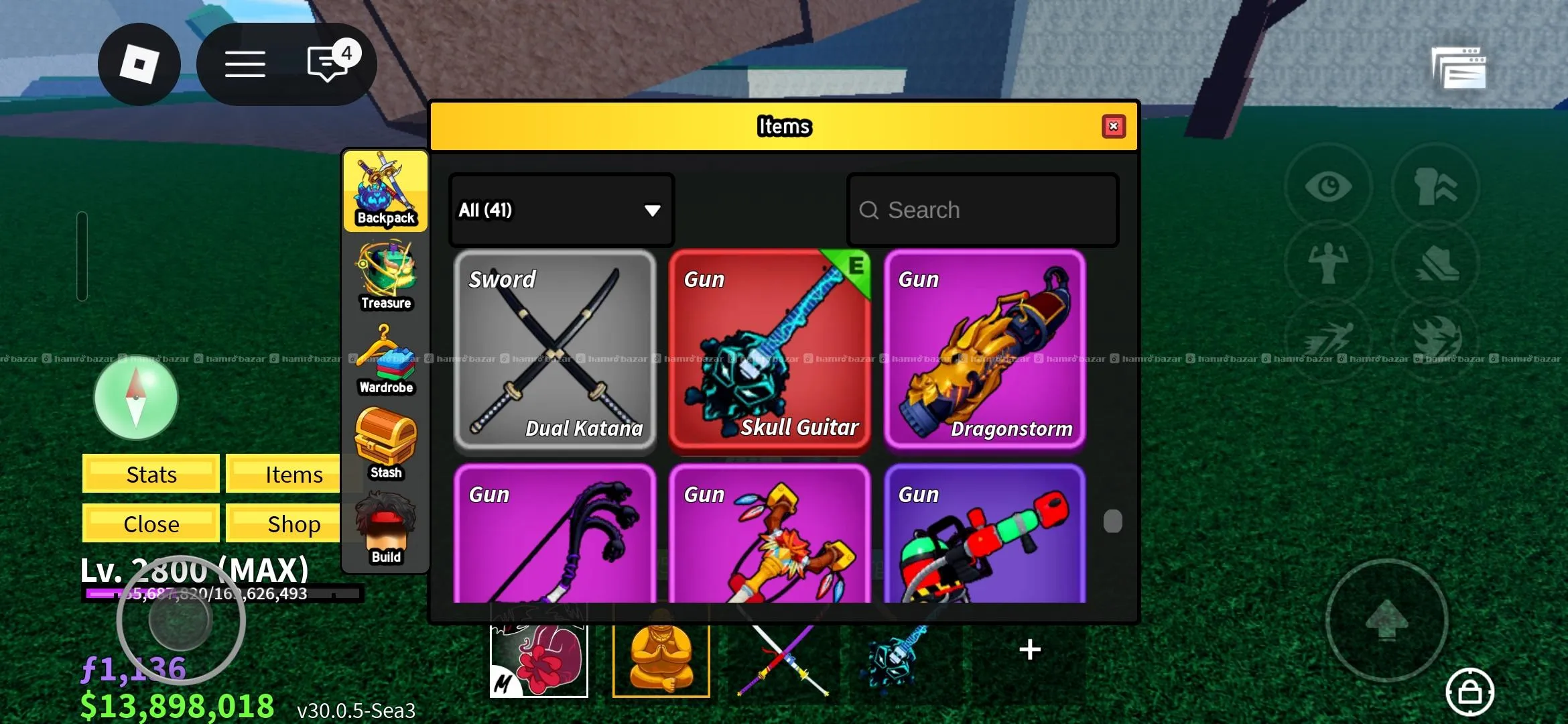Viewport: 1568px width, 724px height.
Task: Open the Stats panel
Action: tap(151, 474)
